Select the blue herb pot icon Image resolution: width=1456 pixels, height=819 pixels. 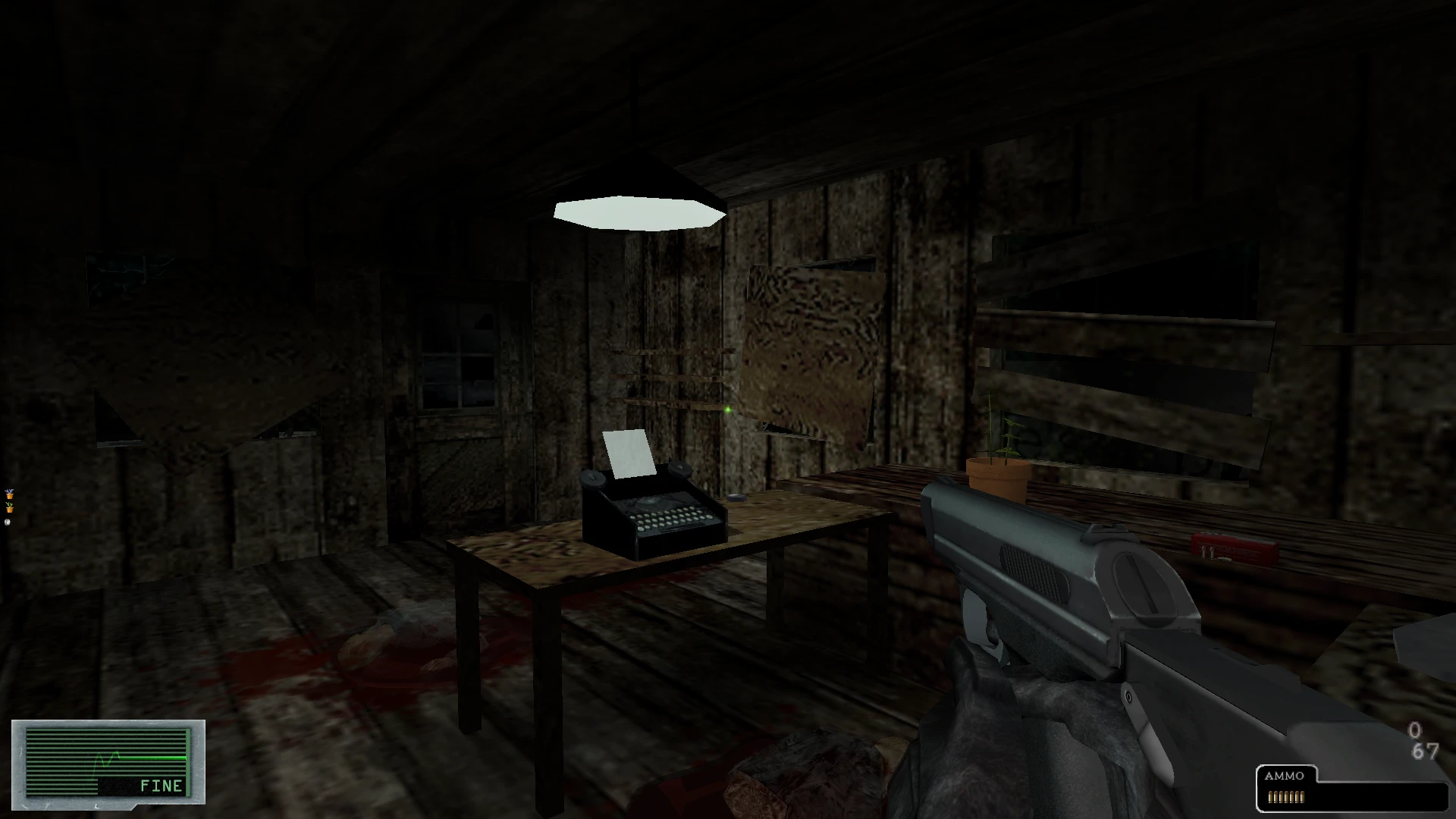coord(10,494)
